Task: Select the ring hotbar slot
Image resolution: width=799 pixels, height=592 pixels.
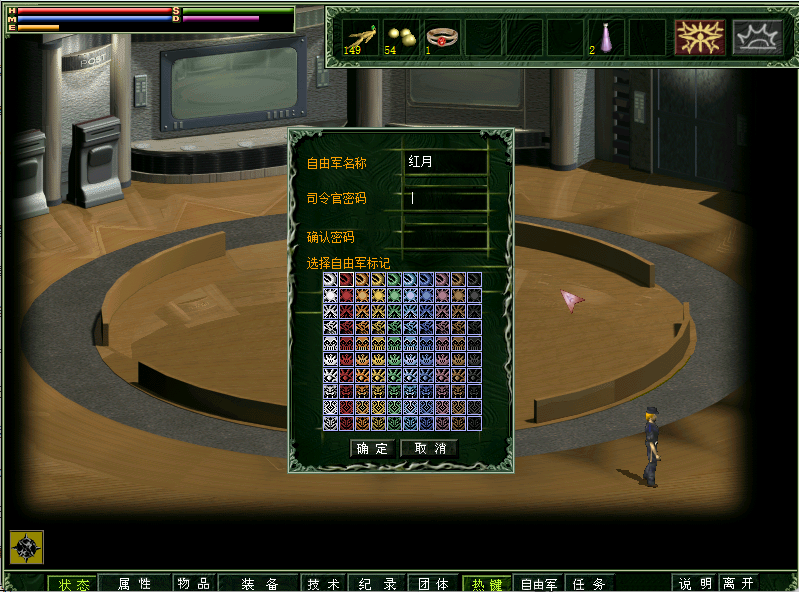Action: click(x=442, y=37)
